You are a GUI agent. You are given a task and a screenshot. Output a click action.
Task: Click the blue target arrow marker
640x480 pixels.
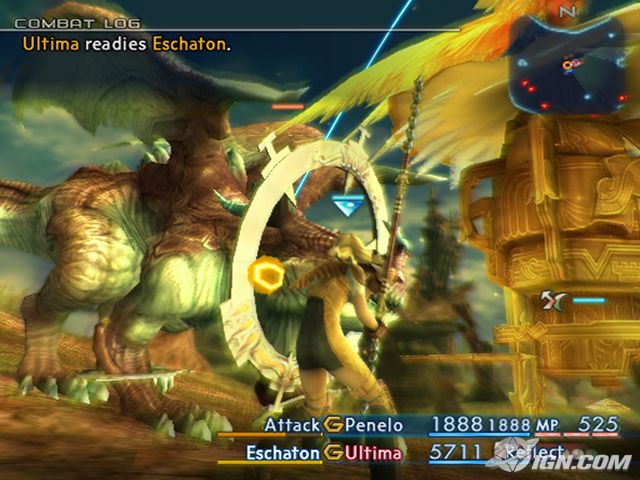pyautogui.click(x=346, y=204)
